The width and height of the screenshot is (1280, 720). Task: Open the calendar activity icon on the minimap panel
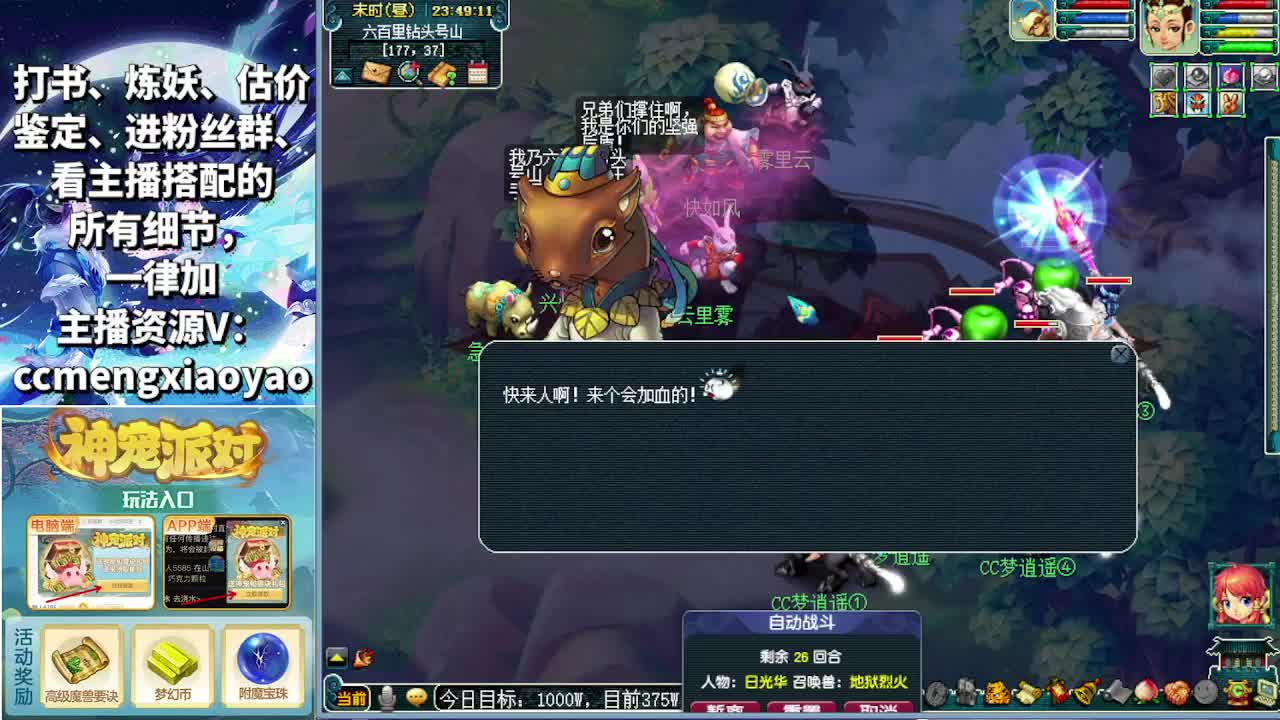477,72
